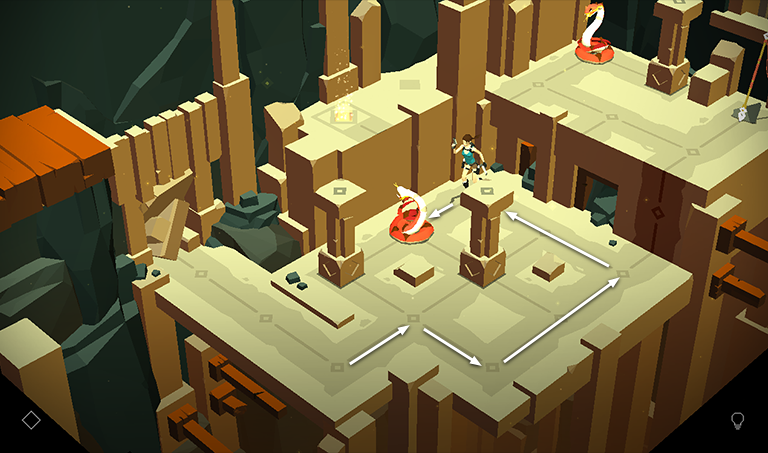Open the diamond-shaped menu icon
This screenshot has height=453, width=768.
pyautogui.click(x=31, y=419)
